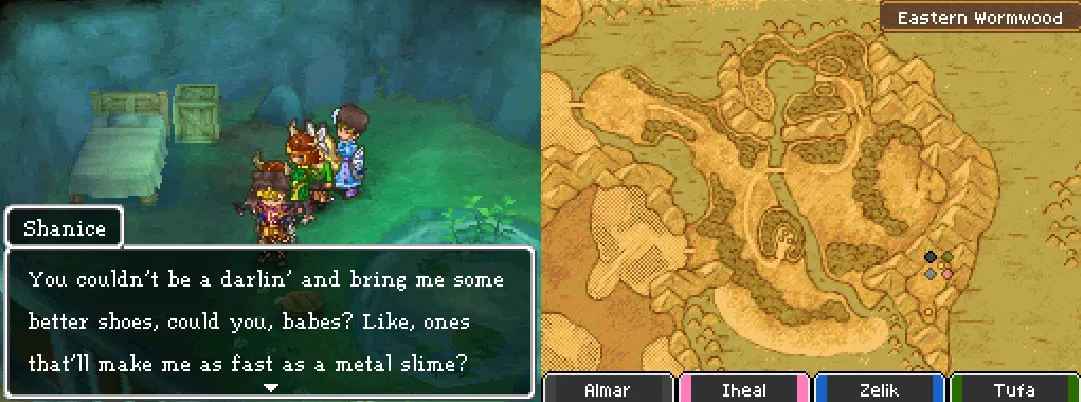The height and width of the screenshot is (402, 1081).
Task: Click Shanice's dialogue text box
Action: pyautogui.click(x=268, y=321)
